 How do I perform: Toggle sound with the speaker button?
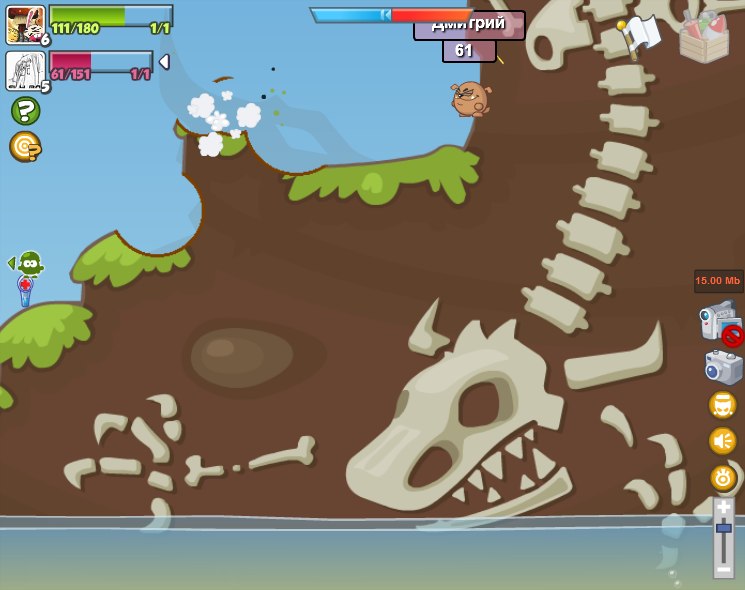tap(723, 440)
